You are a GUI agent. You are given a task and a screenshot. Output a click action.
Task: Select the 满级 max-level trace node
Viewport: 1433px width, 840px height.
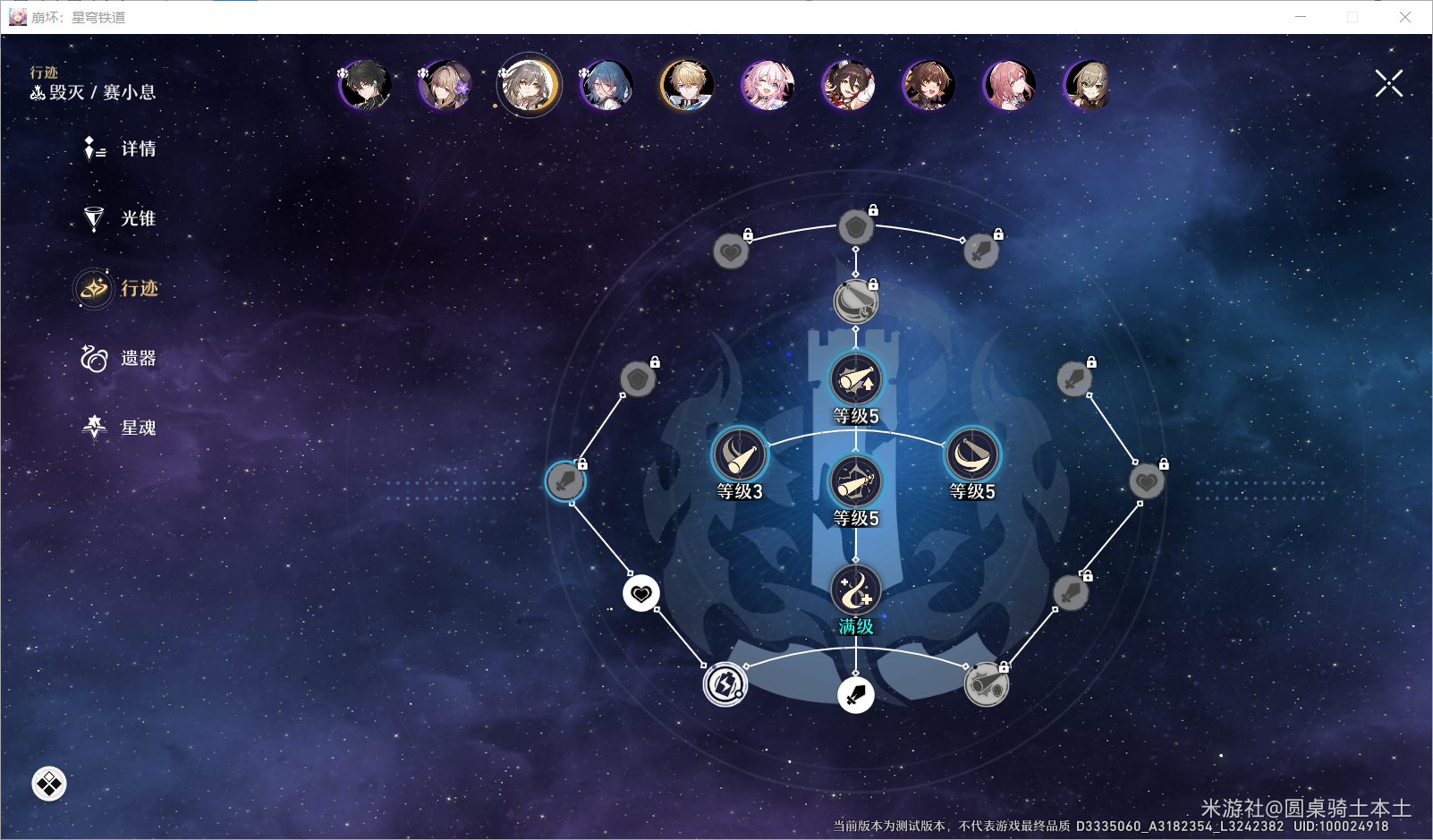click(856, 590)
